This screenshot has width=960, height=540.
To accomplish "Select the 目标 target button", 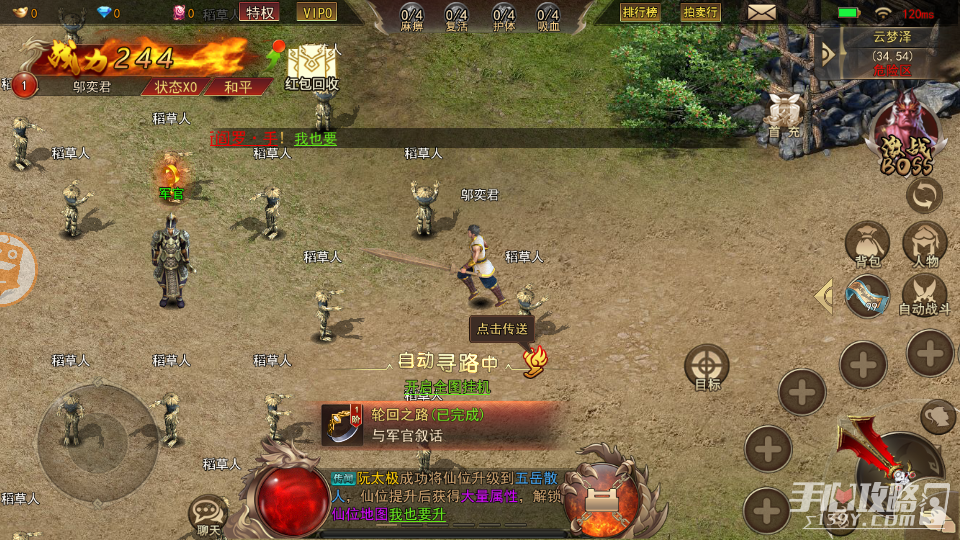I will [707, 368].
